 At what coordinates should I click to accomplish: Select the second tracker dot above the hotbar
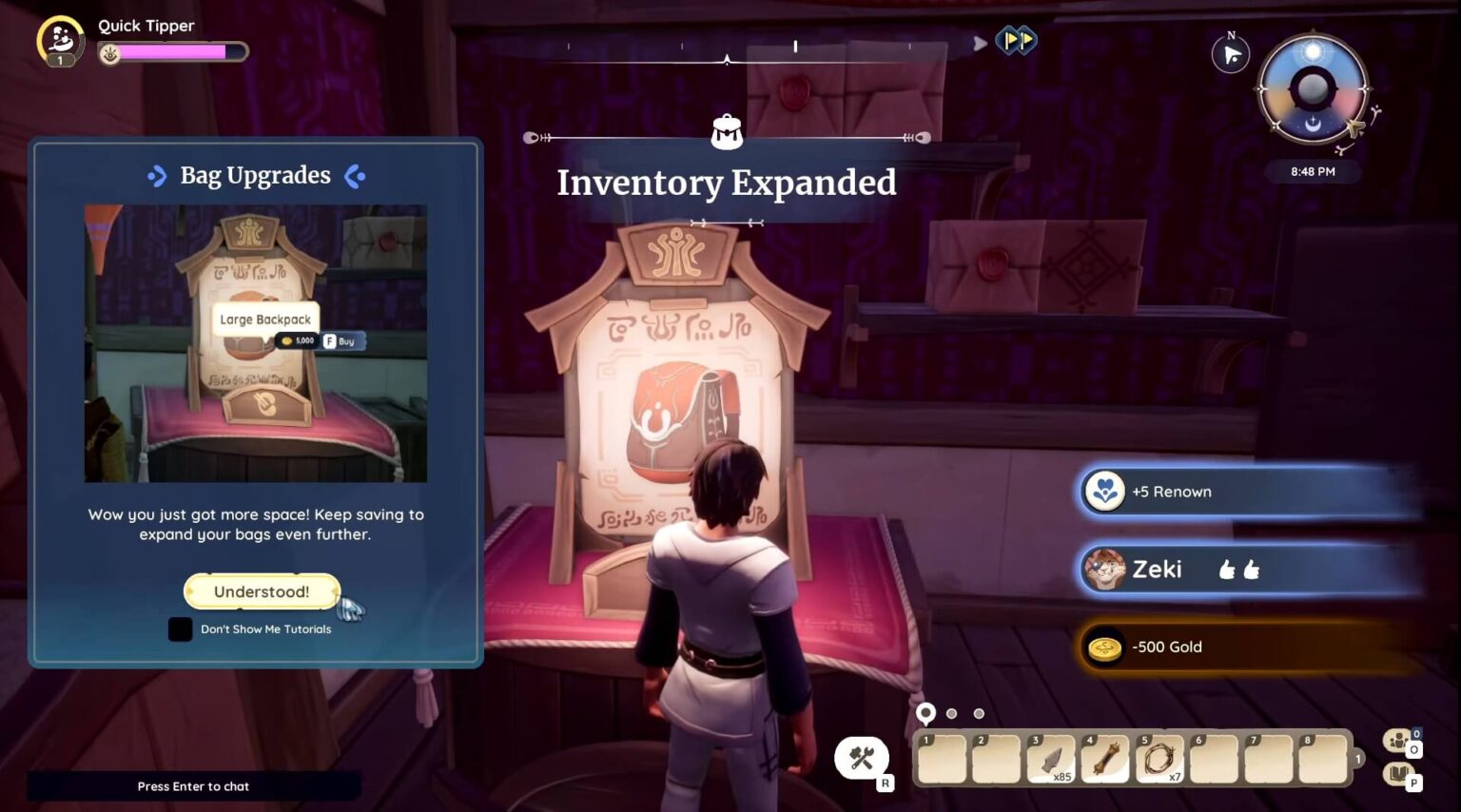[952, 711]
